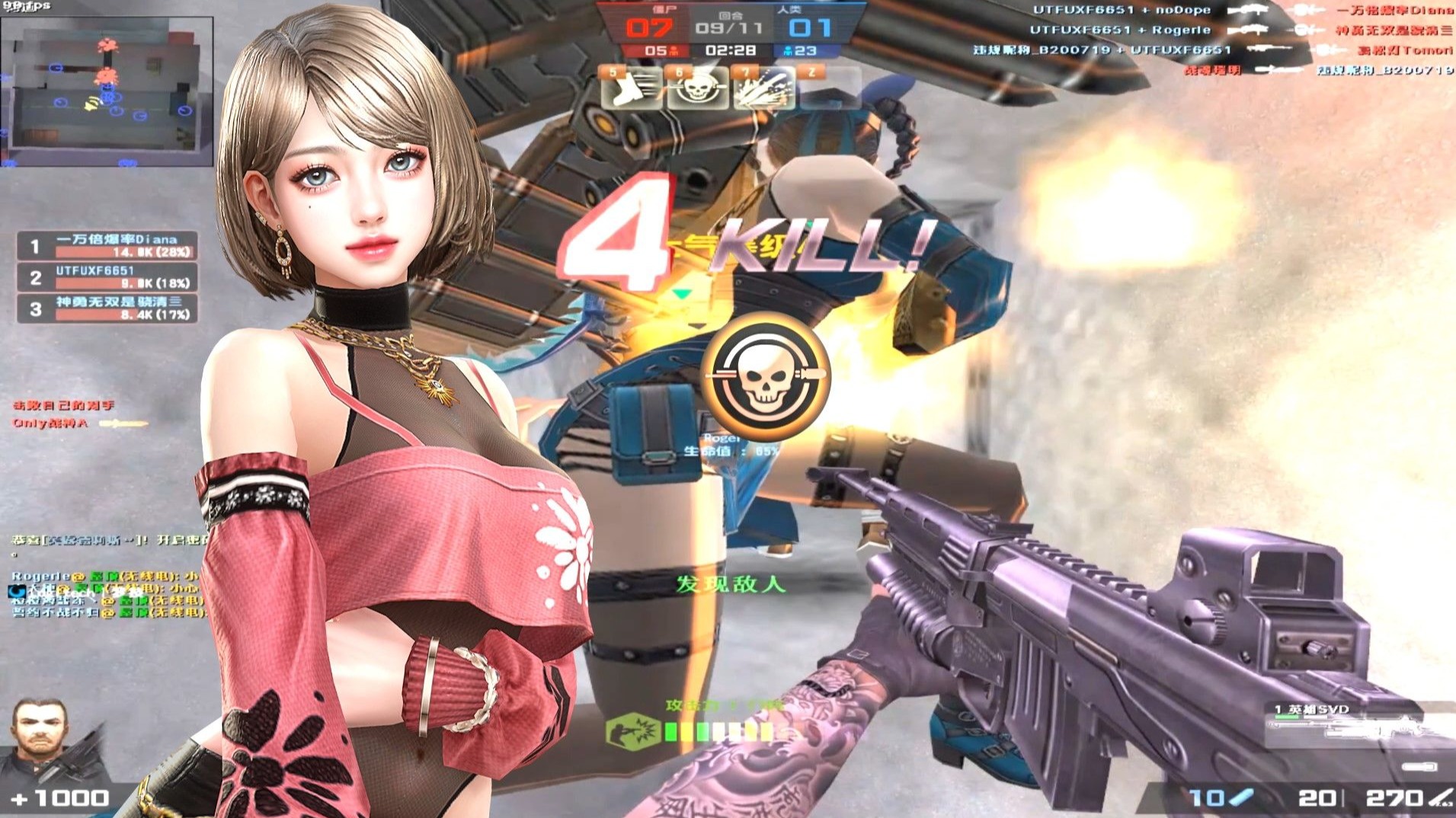Viewport: 1456px width, 818px height.
Task: Trigger the skull crosshair skill
Action: (697, 90)
